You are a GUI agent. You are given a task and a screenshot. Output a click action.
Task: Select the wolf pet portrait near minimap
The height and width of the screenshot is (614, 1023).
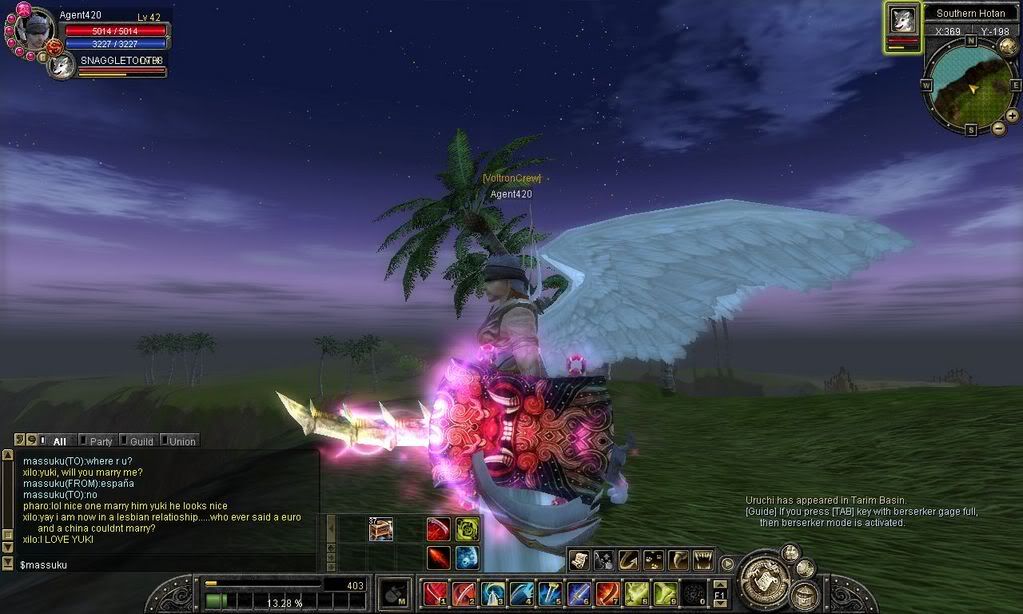(902, 22)
